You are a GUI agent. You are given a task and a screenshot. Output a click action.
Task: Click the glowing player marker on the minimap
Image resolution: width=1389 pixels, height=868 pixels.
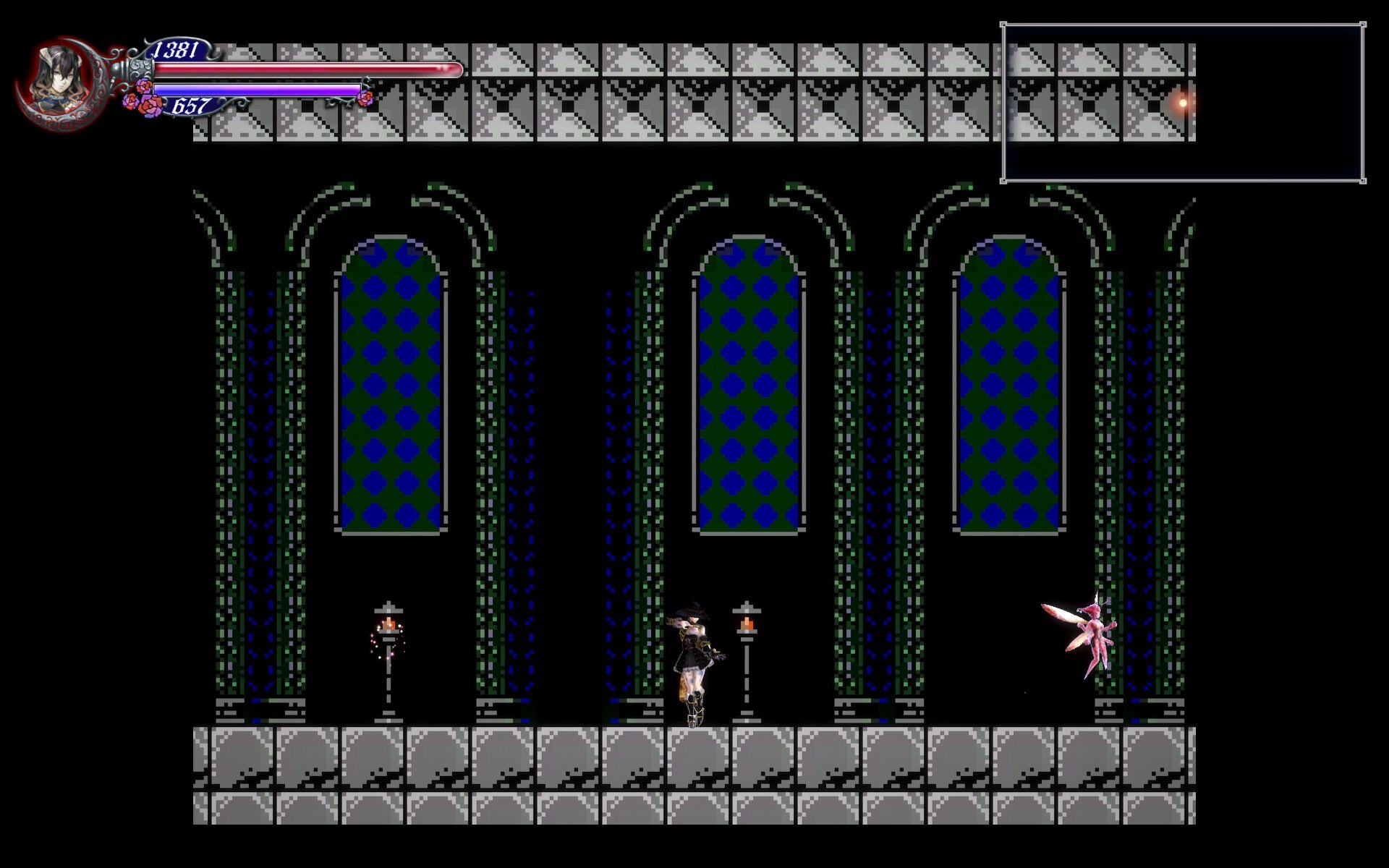pyautogui.click(x=1182, y=104)
